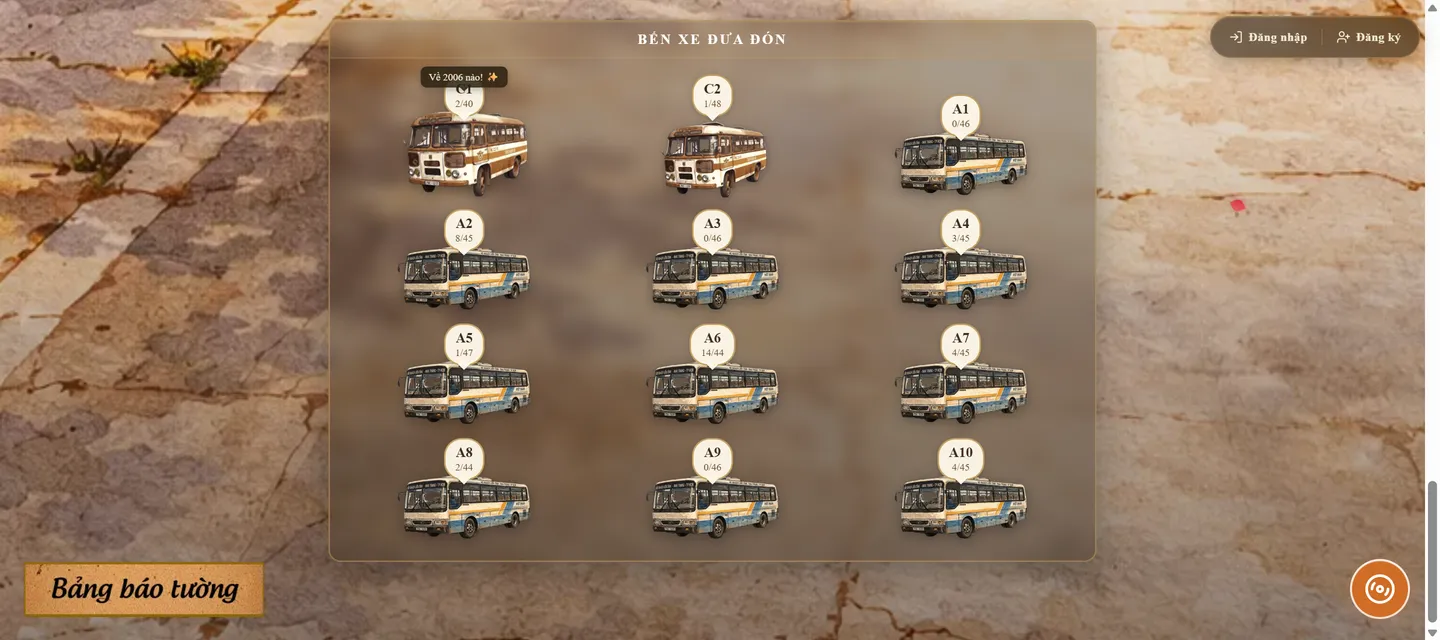This screenshot has height=640, width=1440.
Task: Choose bus A8
Action: coord(465,507)
